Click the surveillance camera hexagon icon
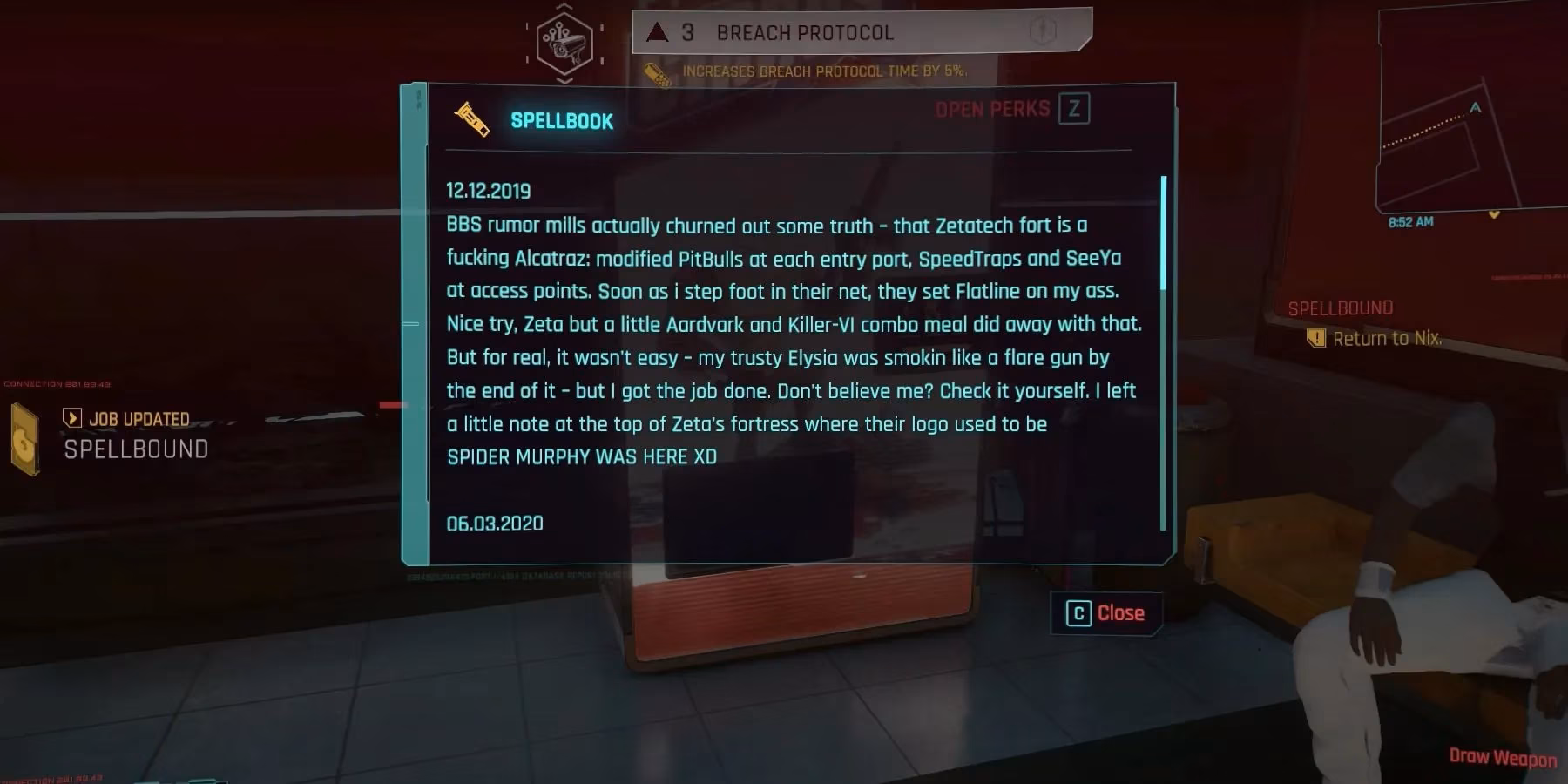1568x784 pixels. click(x=563, y=44)
